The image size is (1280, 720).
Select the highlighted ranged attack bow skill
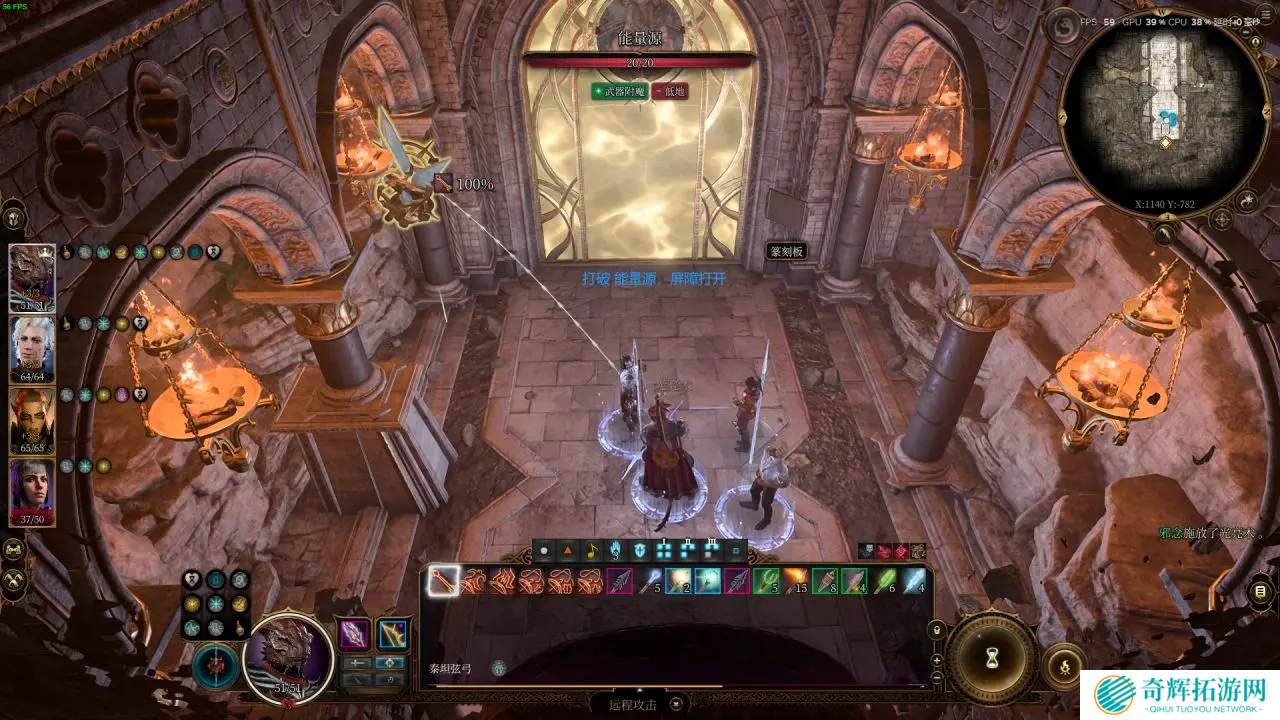tap(443, 581)
